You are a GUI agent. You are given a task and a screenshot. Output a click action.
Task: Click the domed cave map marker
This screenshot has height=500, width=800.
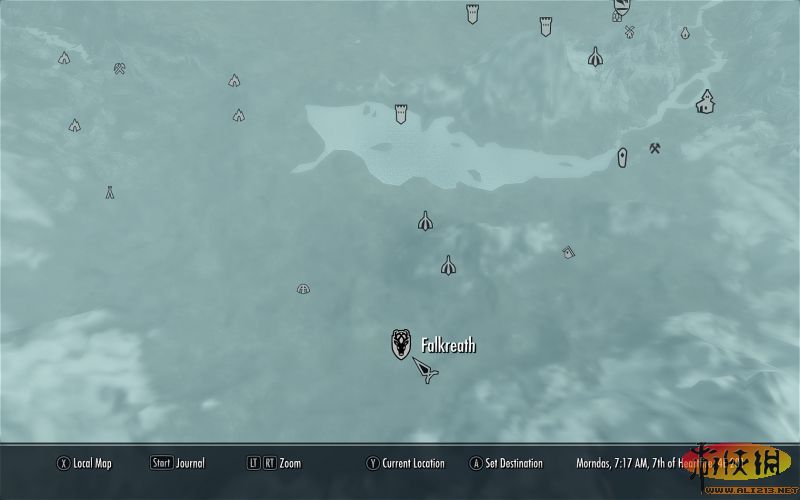(303, 289)
